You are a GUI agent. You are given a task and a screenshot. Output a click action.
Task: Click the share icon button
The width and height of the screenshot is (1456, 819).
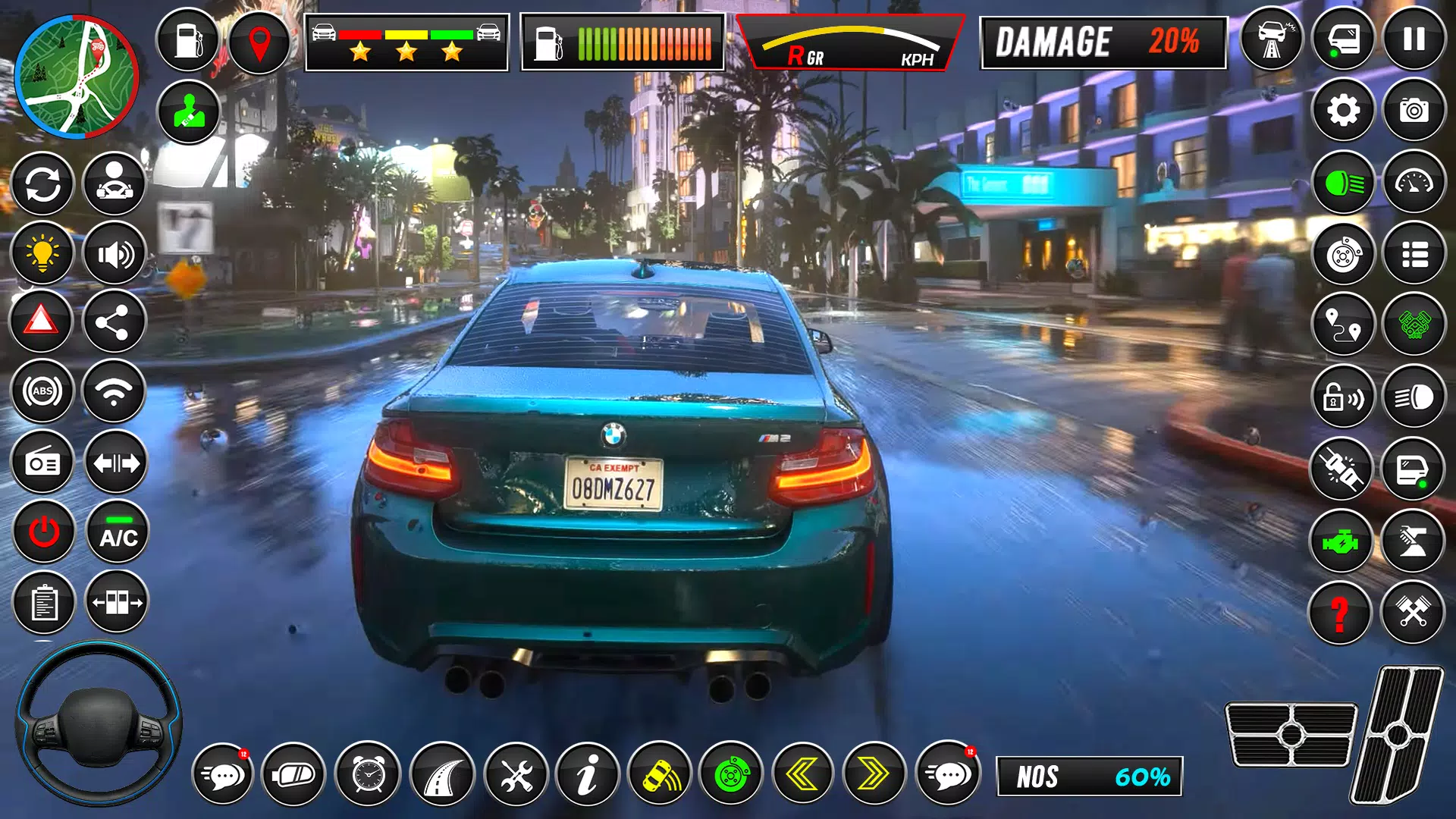[114, 323]
